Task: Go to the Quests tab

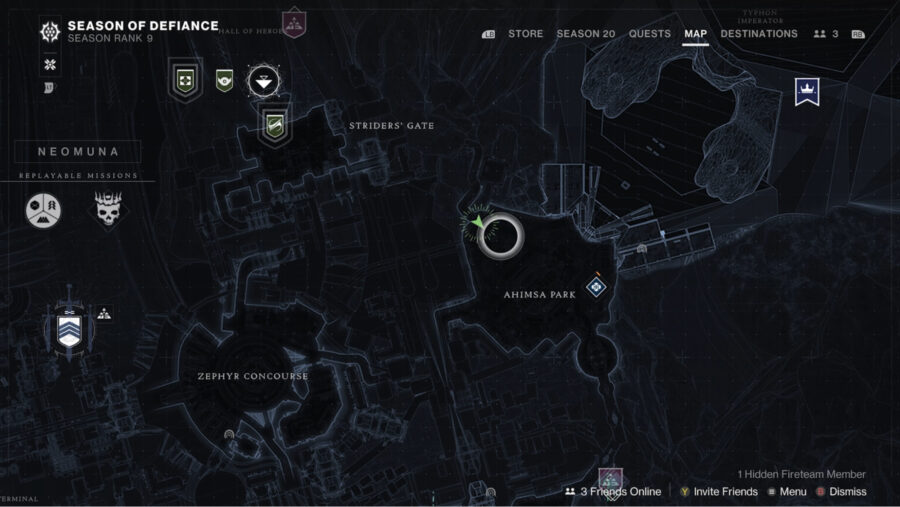Action: click(650, 34)
